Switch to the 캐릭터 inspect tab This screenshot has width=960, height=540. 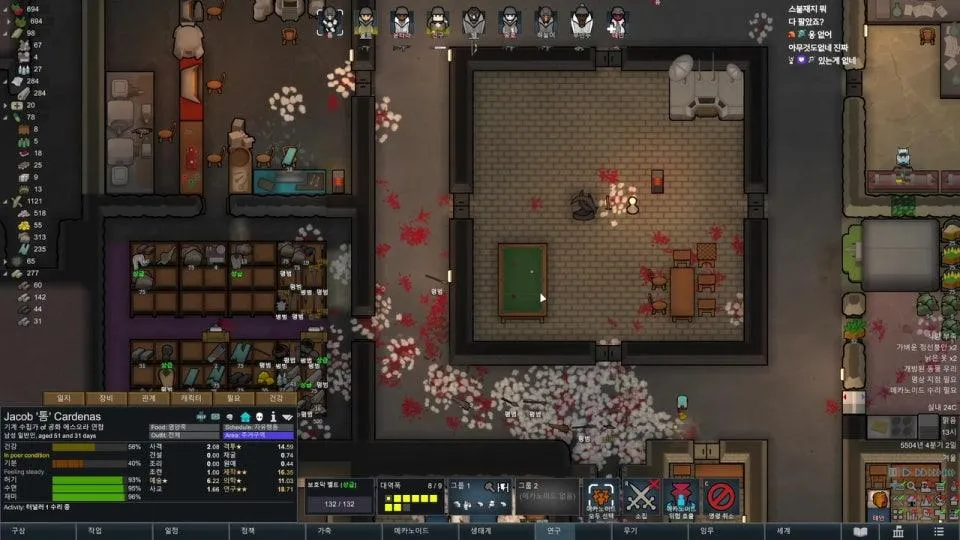pos(191,398)
